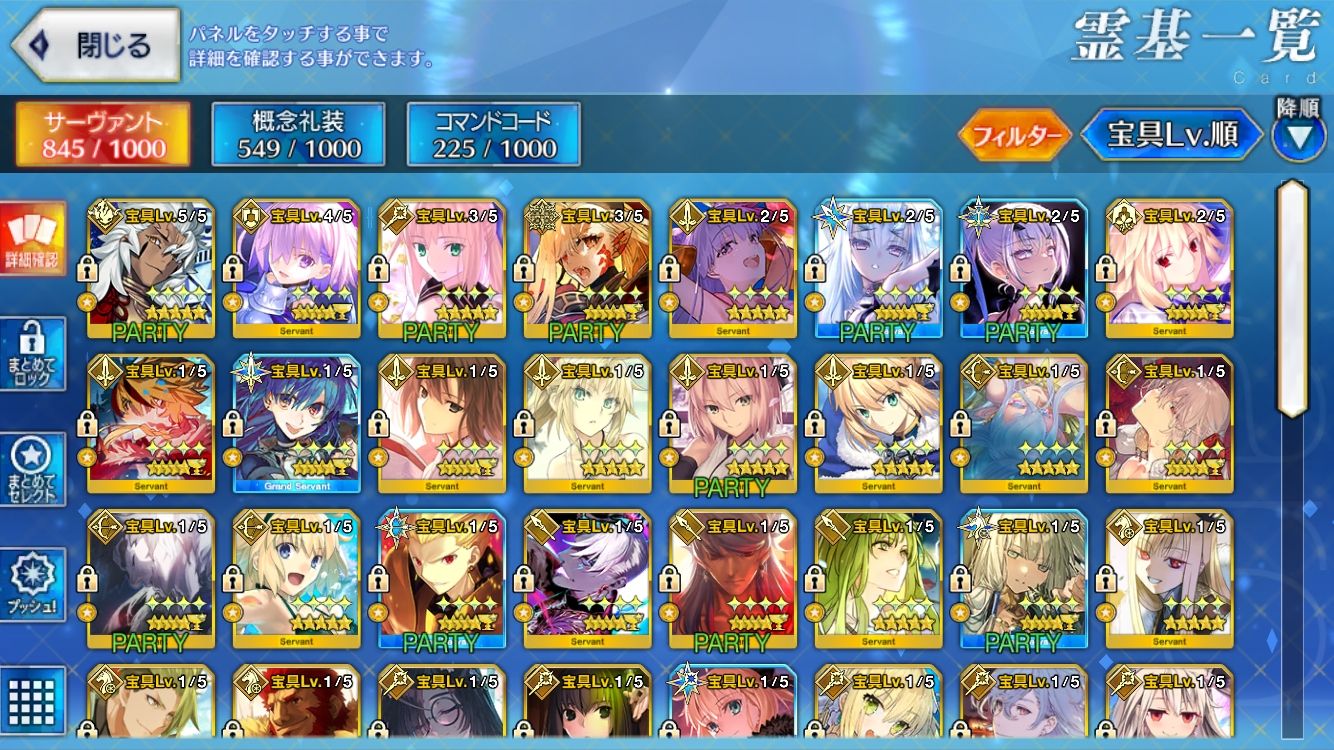The image size is (1334, 750).
Task: Choose the まとめてロック bulk lock button
Action: (x=32, y=355)
